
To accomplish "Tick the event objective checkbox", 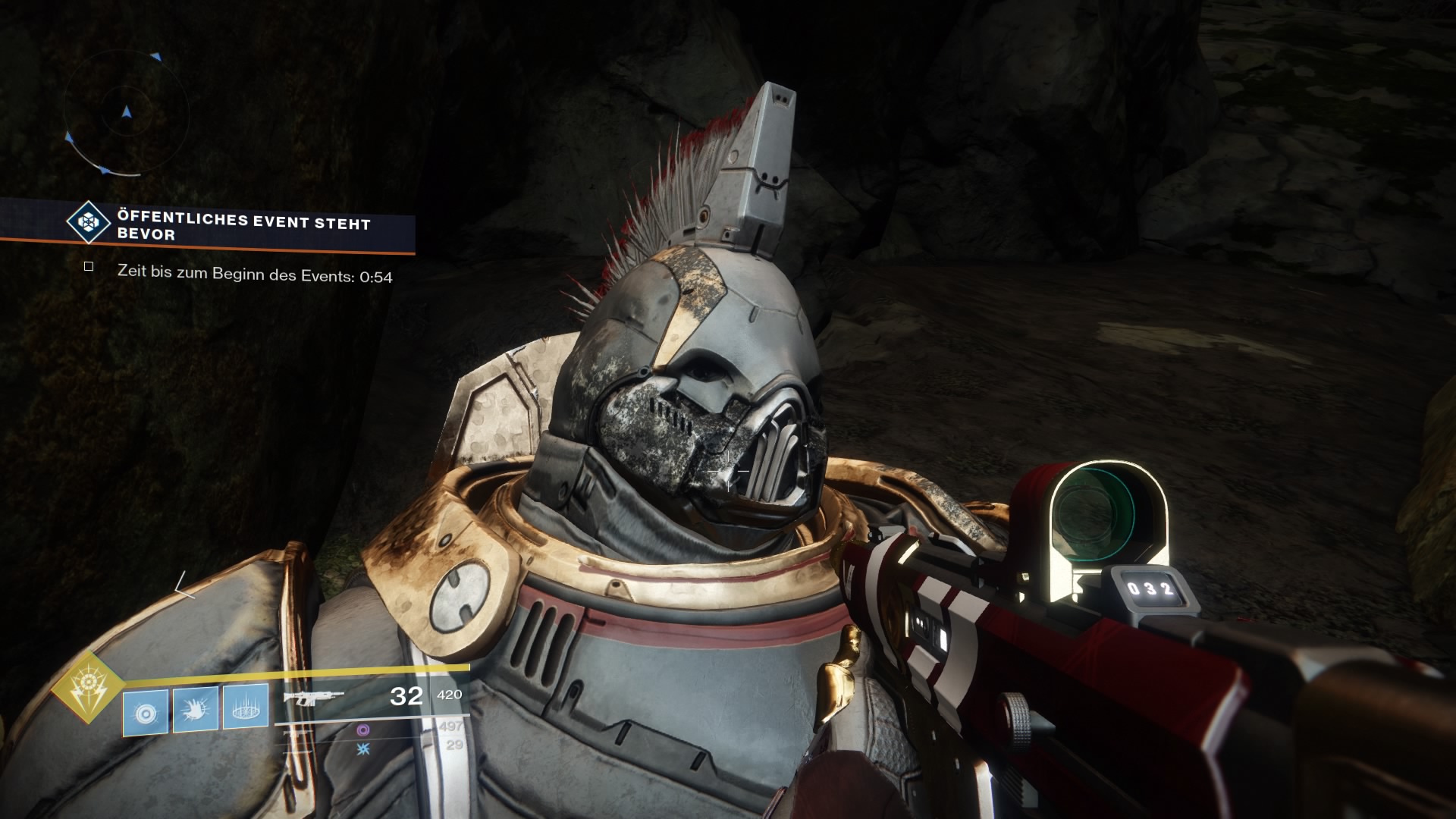I will click(89, 267).
